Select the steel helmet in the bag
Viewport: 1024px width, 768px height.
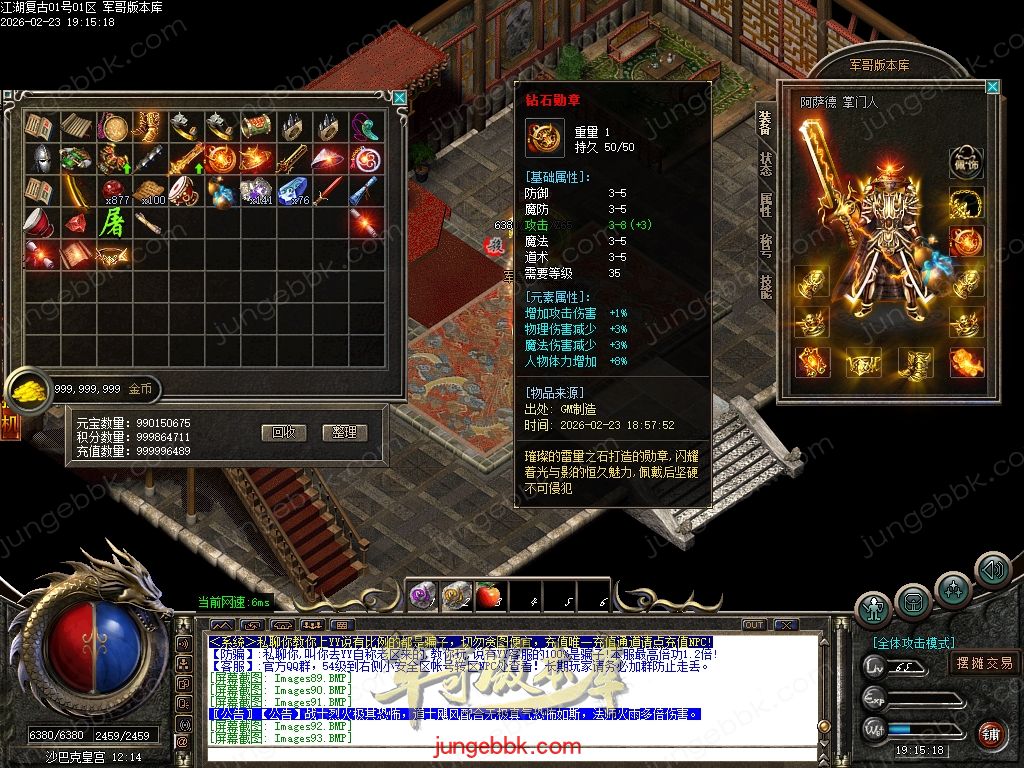[40, 159]
